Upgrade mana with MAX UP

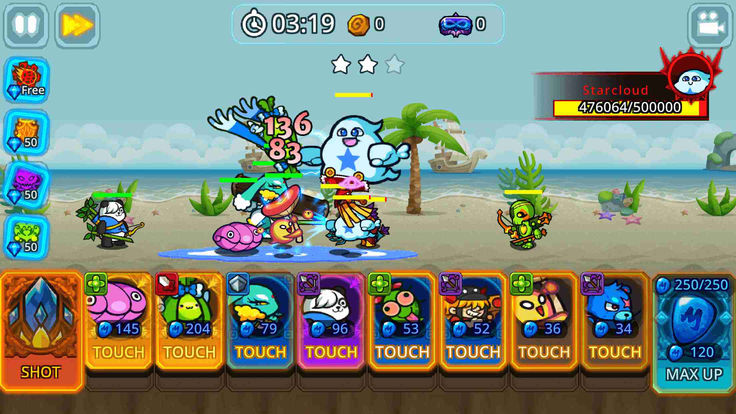(692, 330)
